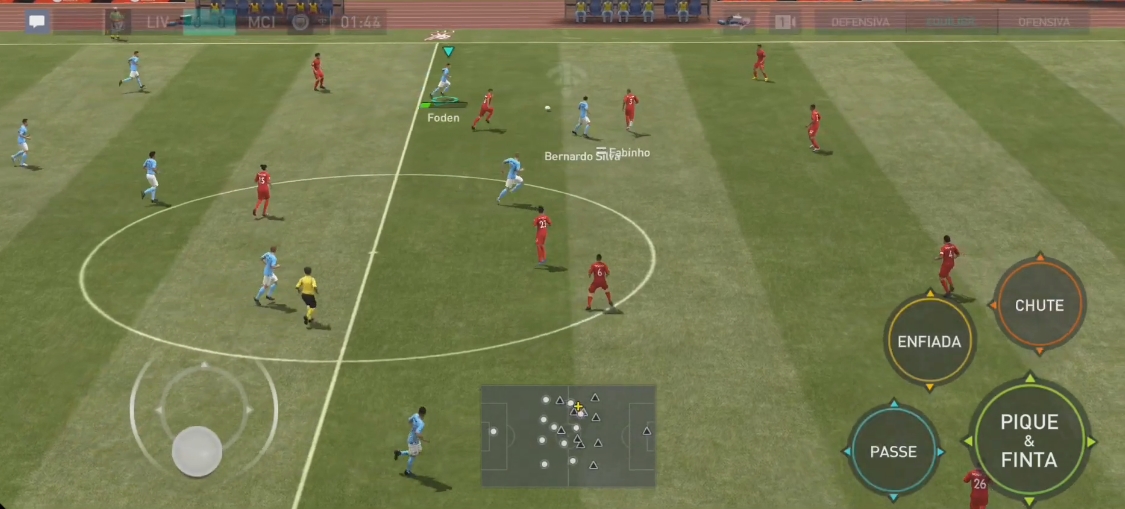Tap the CHUTE shoot button
Screen dimensions: 1125x509
click(x=1039, y=305)
